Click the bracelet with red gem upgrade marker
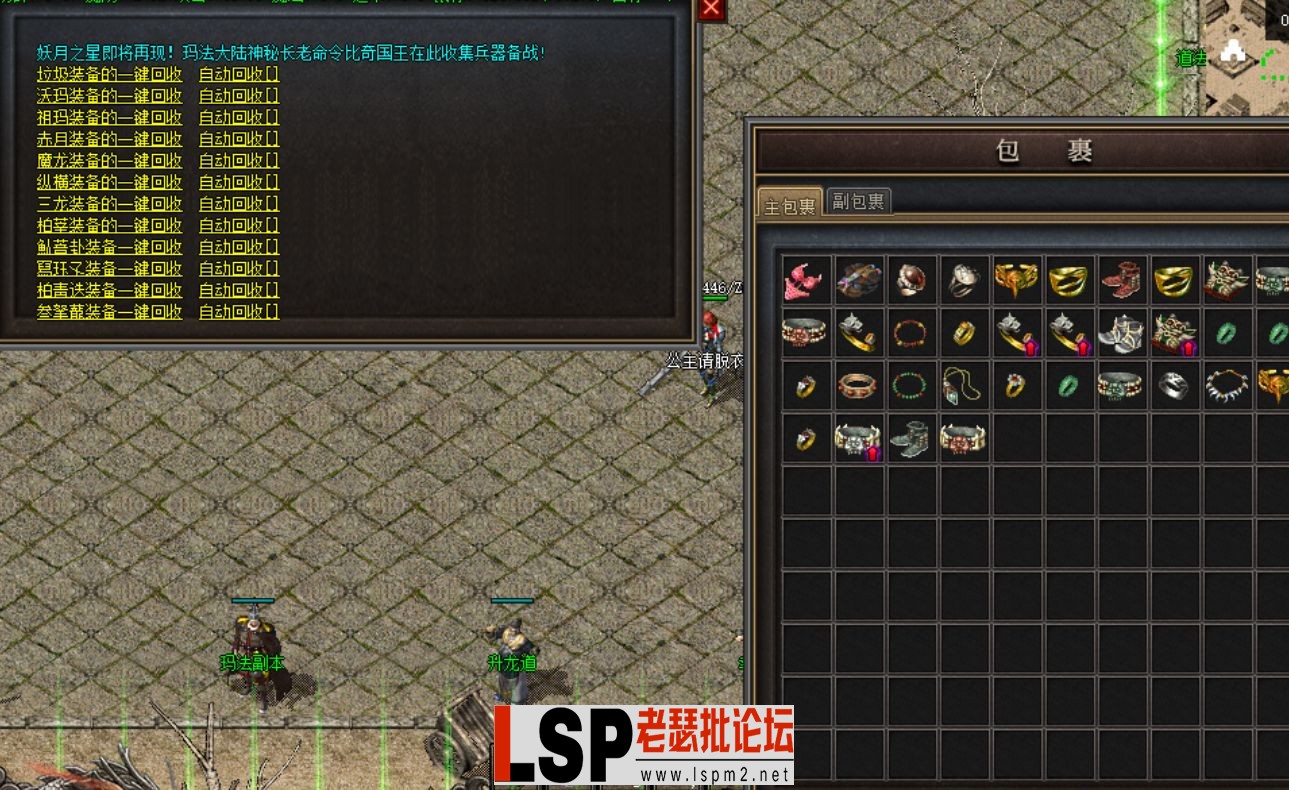 [x=1016, y=332]
